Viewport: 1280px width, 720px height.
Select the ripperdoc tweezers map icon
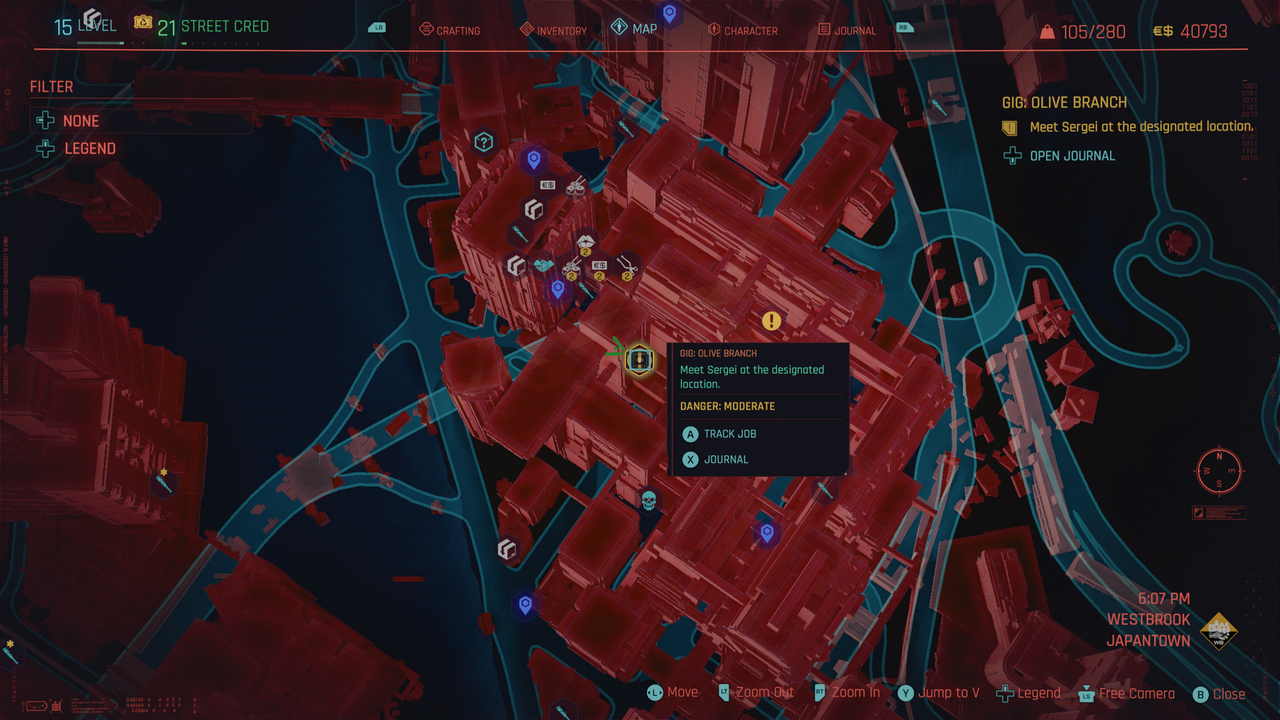pyautogui.click(x=628, y=267)
